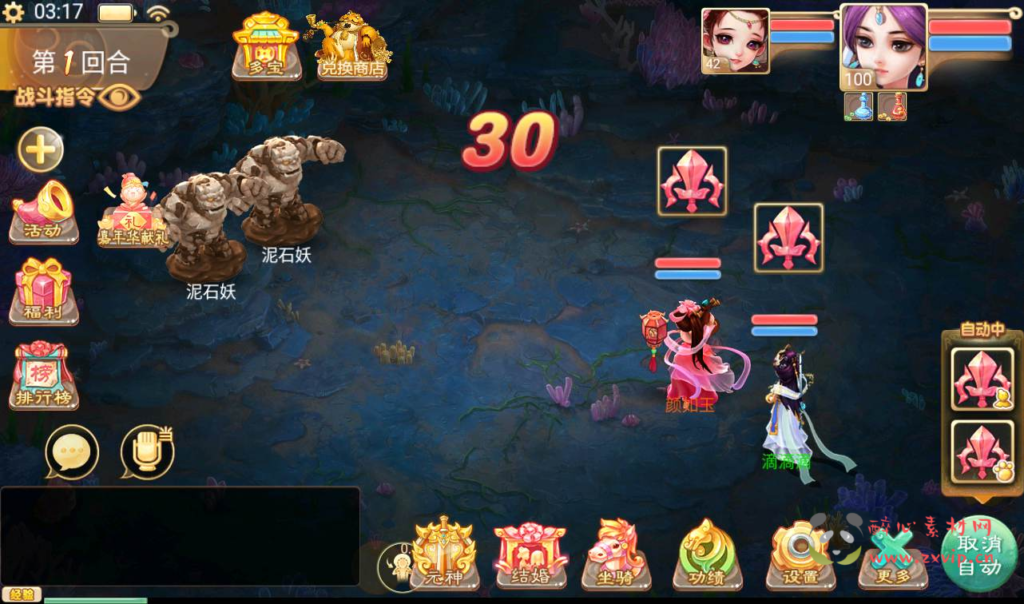Viewport: 1024px width, 604px height.
Task: Open the 兑换商店 exchange store
Action: click(x=352, y=46)
